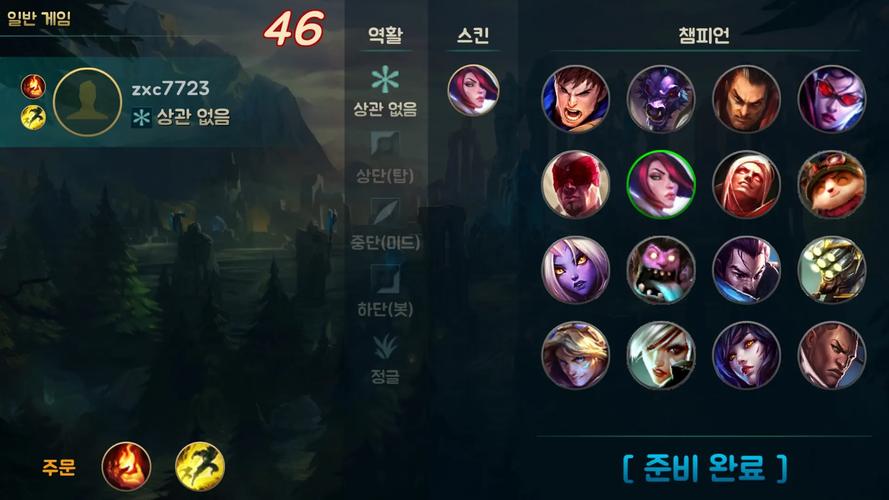Choose the white-haired Riven portrait
889x500 pixels.
tap(661, 355)
